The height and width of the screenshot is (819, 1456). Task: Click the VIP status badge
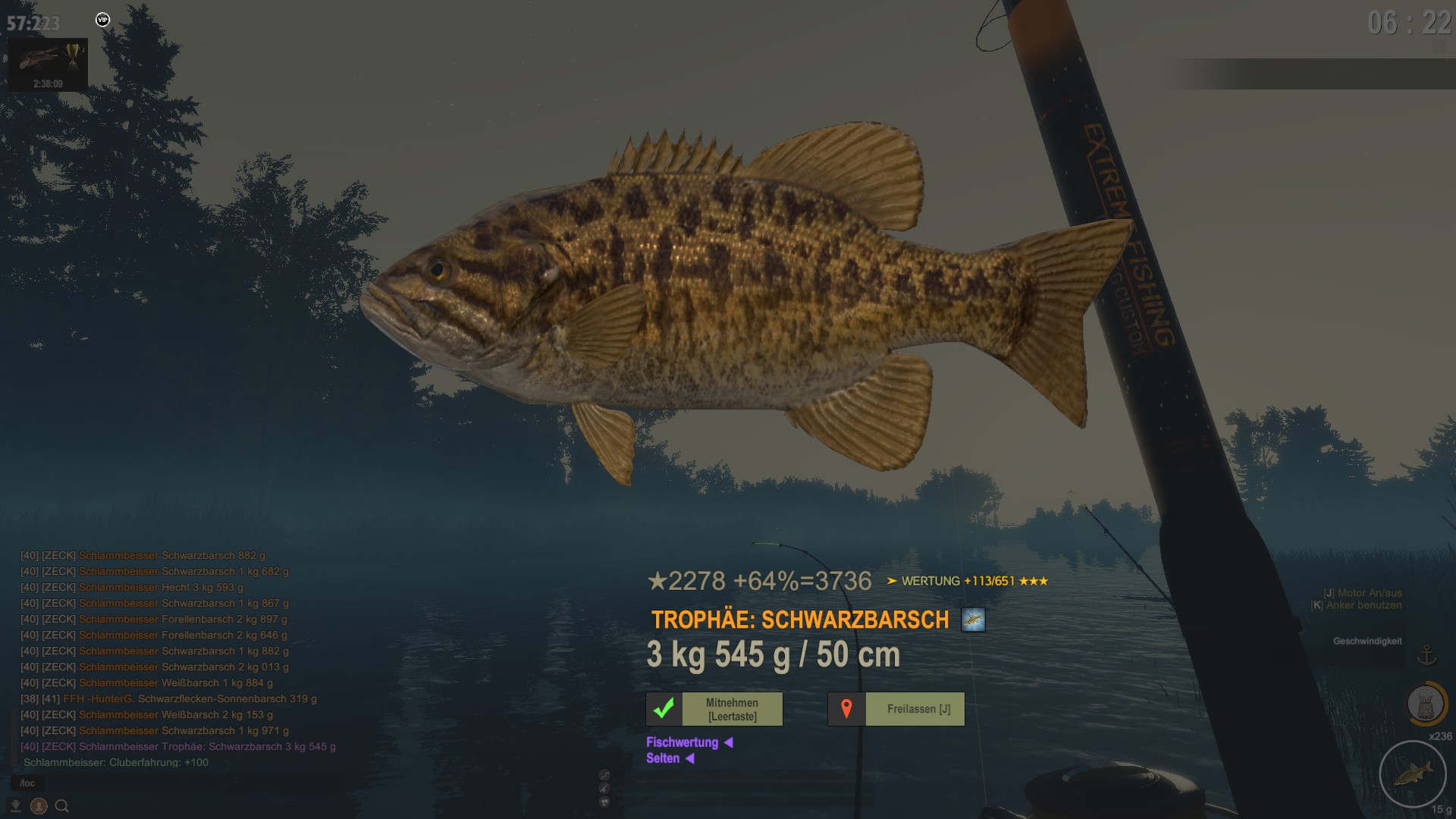coord(102,20)
